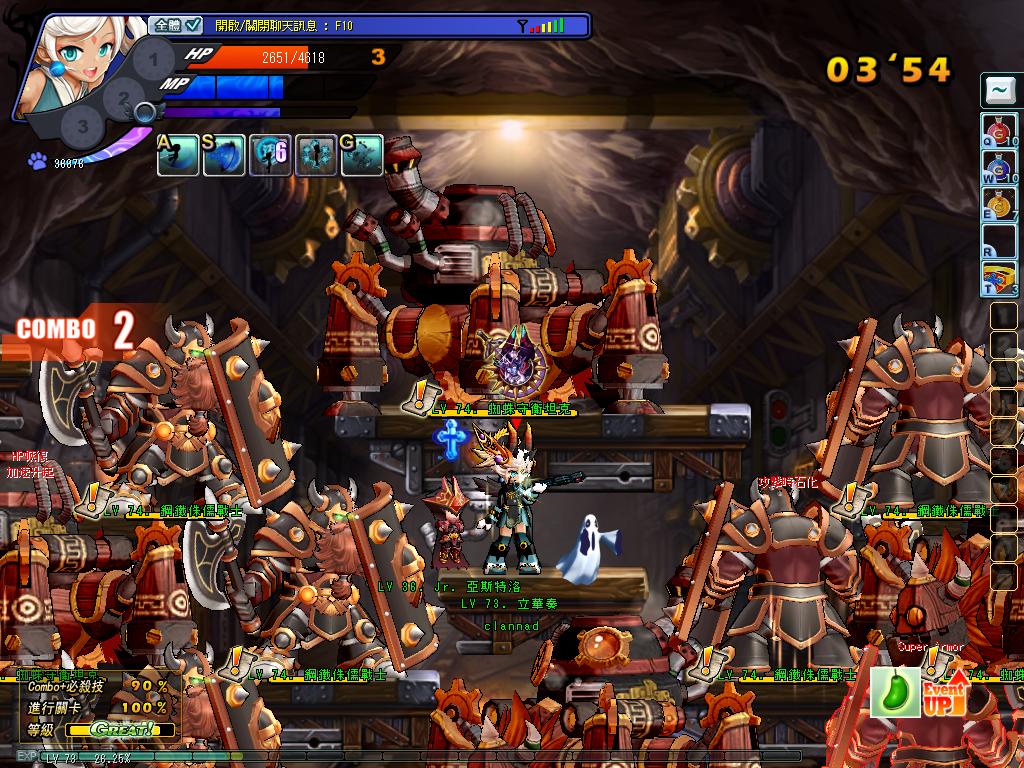
Task: Drink the blue potion in slot W
Action: [x=999, y=167]
